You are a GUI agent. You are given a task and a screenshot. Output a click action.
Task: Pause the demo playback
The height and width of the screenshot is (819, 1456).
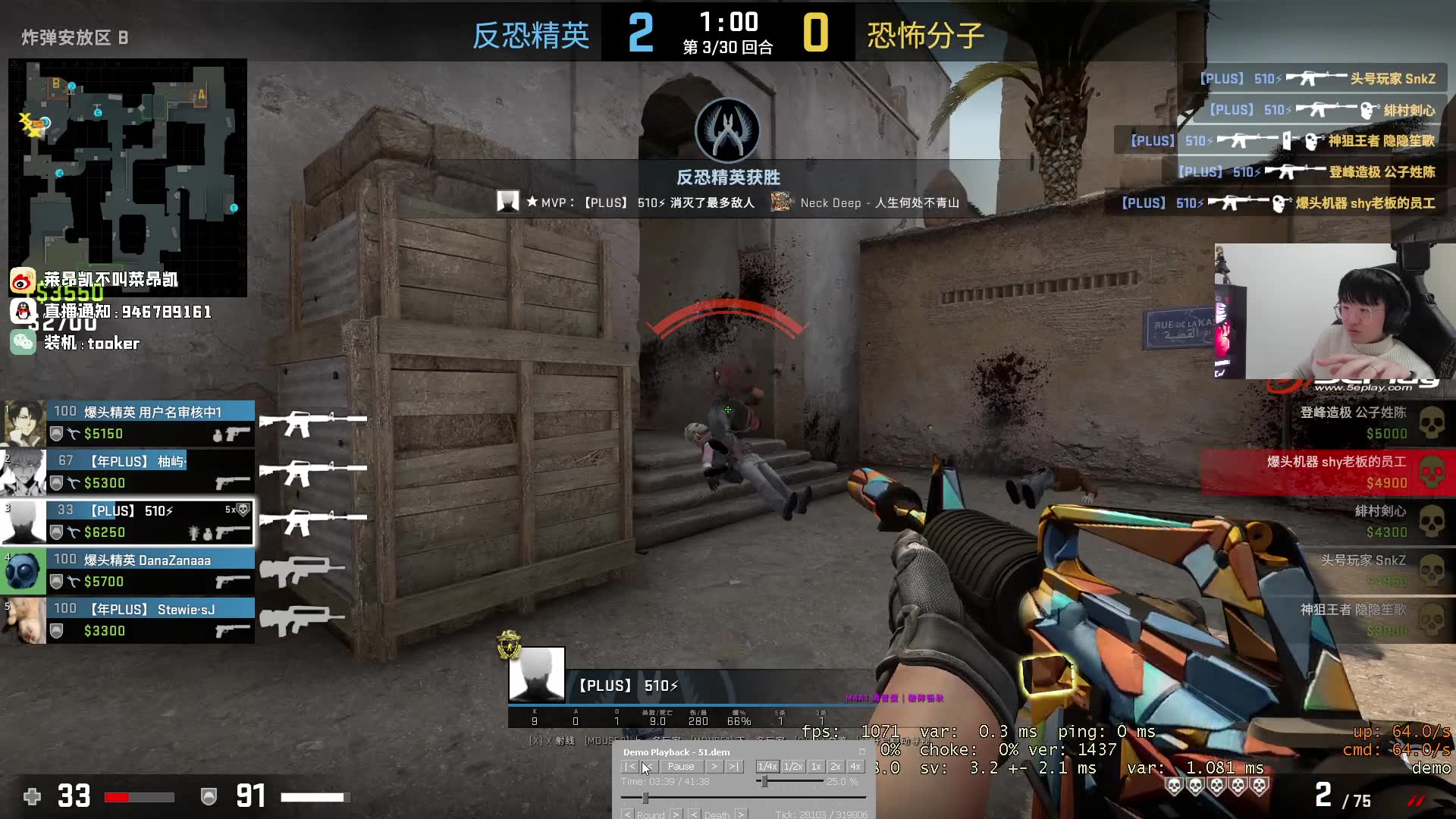[x=680, y=767]
